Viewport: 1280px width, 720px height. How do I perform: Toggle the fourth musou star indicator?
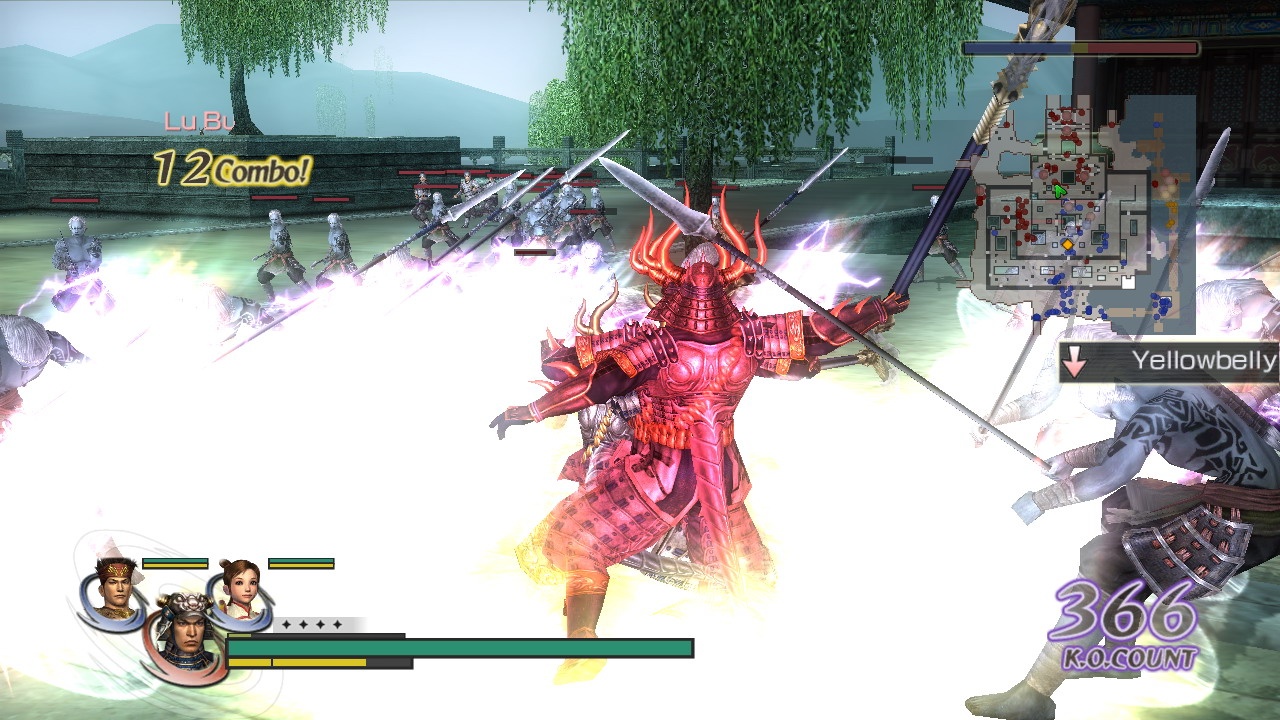[337, 625]
